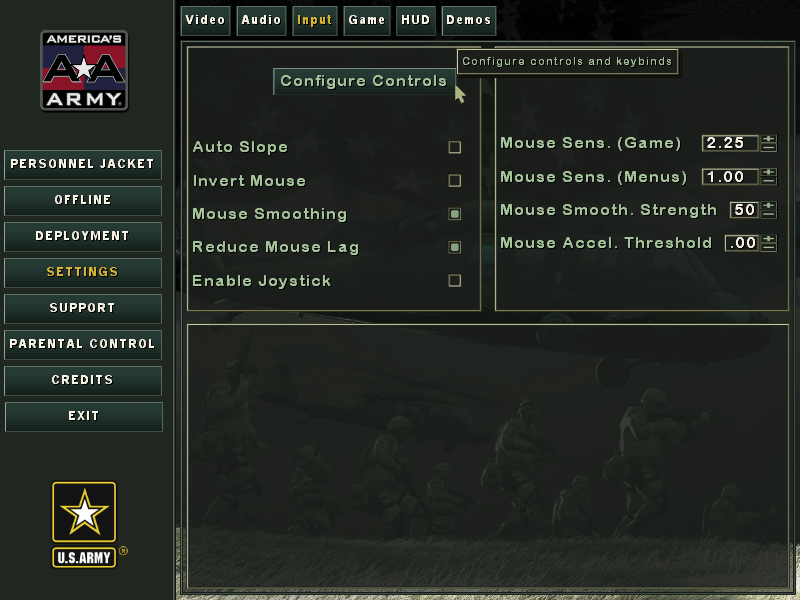Image resolution: width=800 pixels, height=600 pixels.
Task: Enable the Auto Slope checkbox
Action: click(x=455, y=147)
